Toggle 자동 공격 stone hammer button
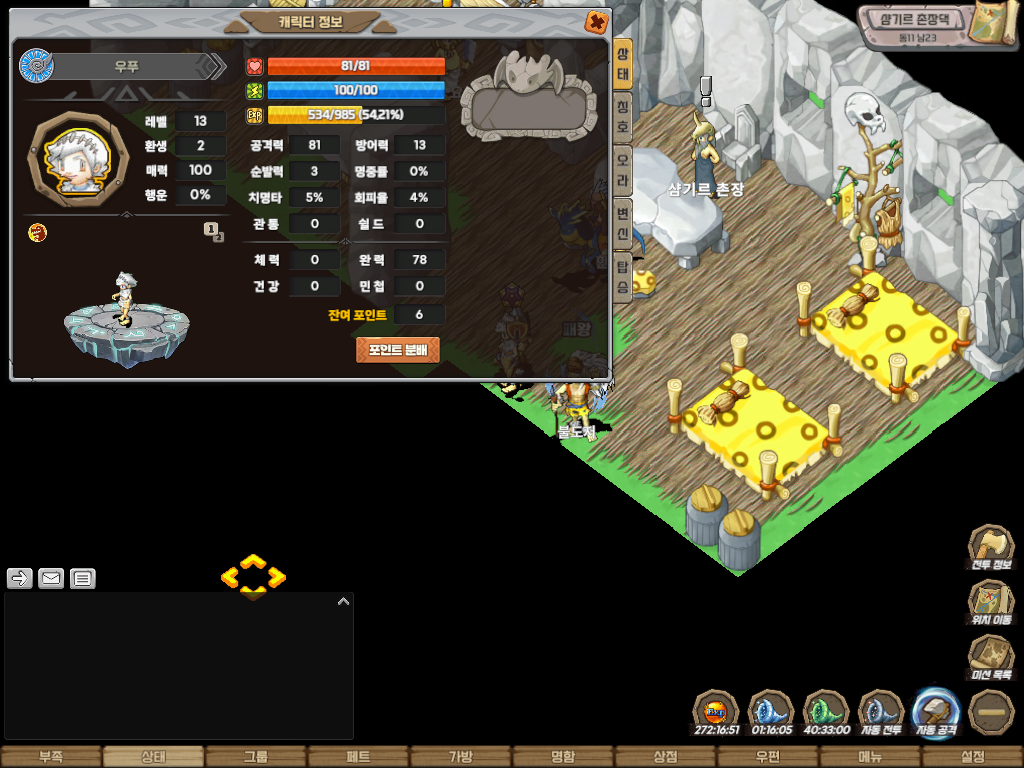Viewport: 1024px width, 768px height. click(x=936, y=711)
